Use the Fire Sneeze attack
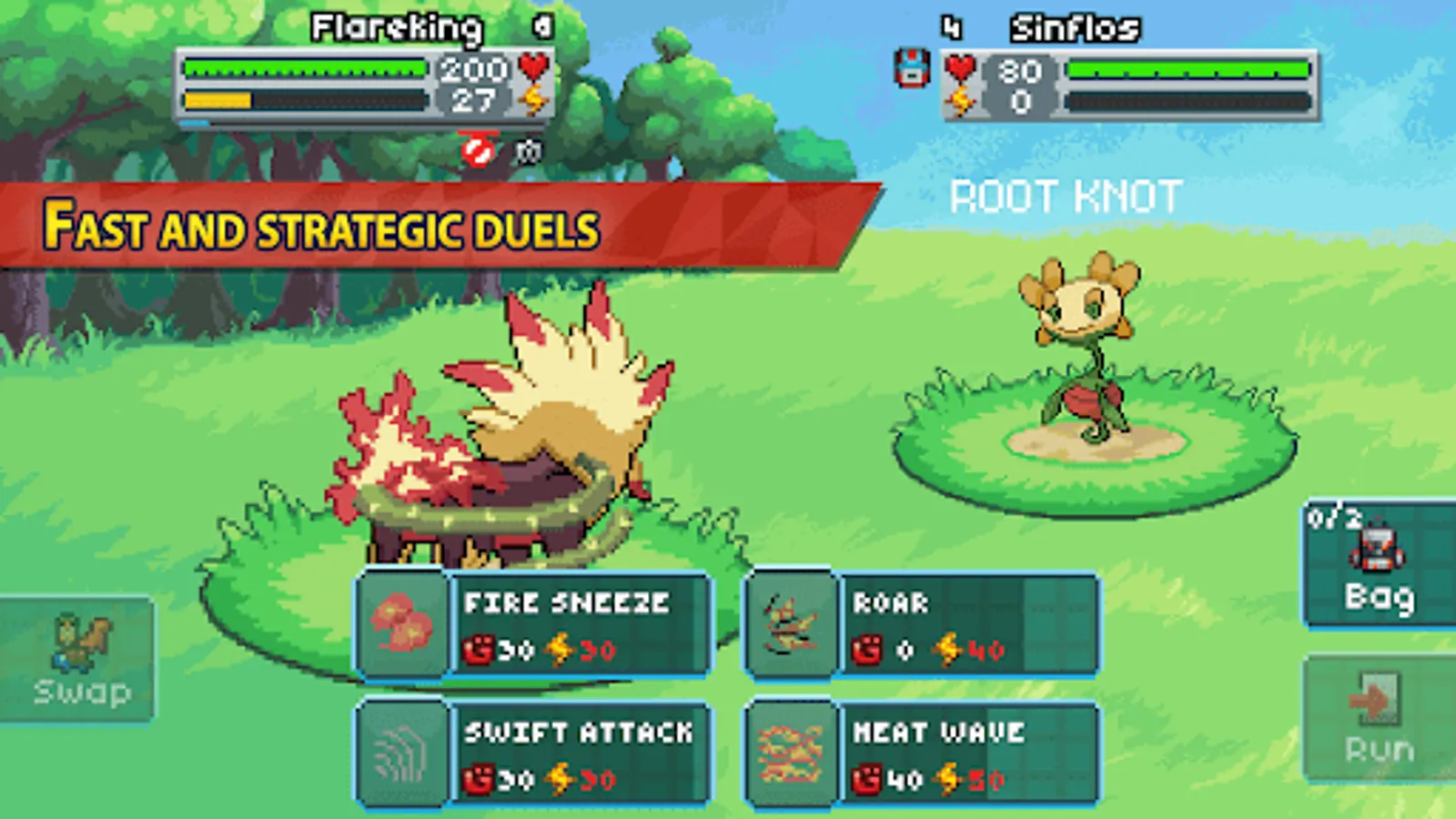Viewport: 1456px width, 819px height. 564,624
